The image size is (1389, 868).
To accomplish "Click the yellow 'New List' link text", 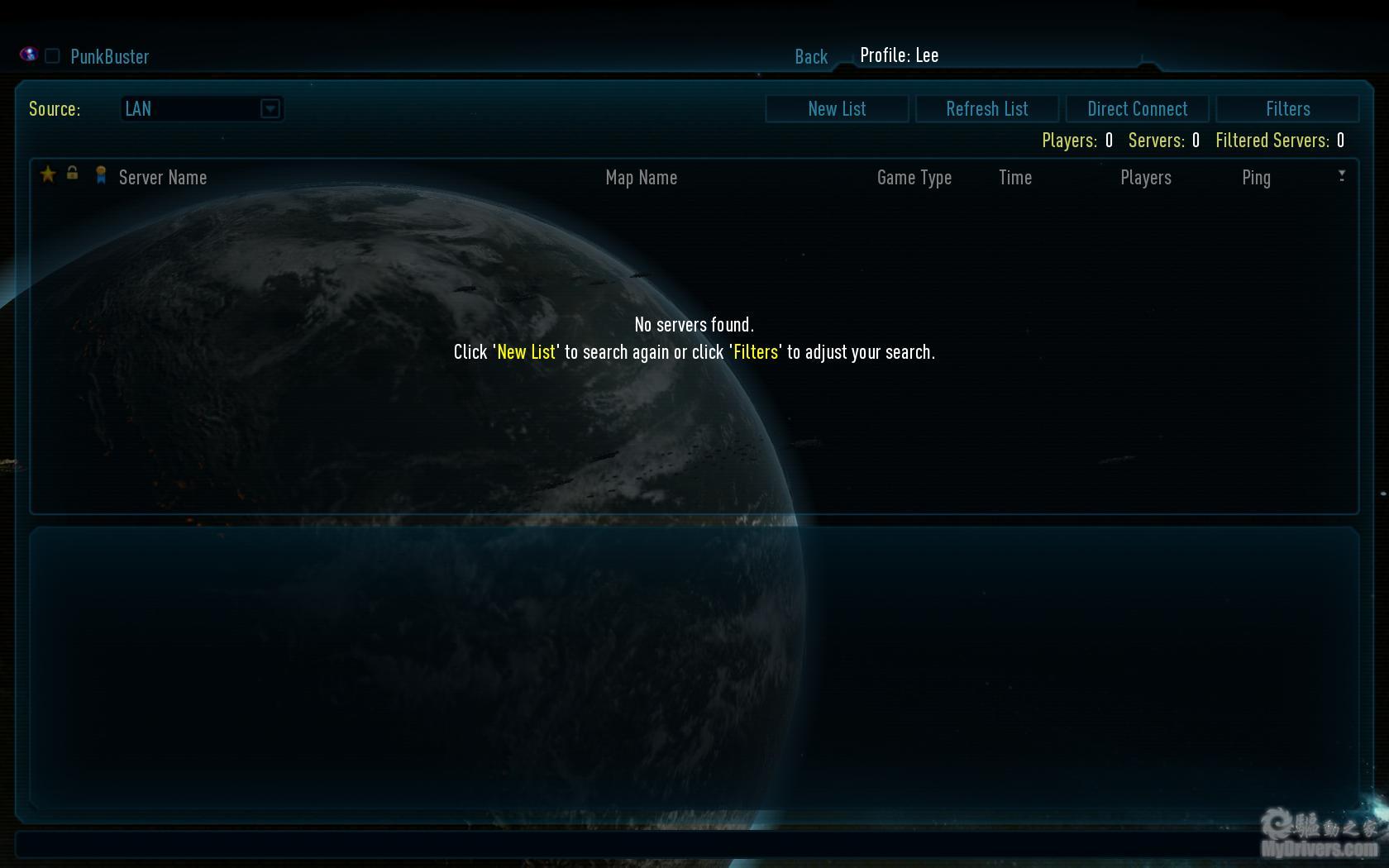I will pos(527,352).
